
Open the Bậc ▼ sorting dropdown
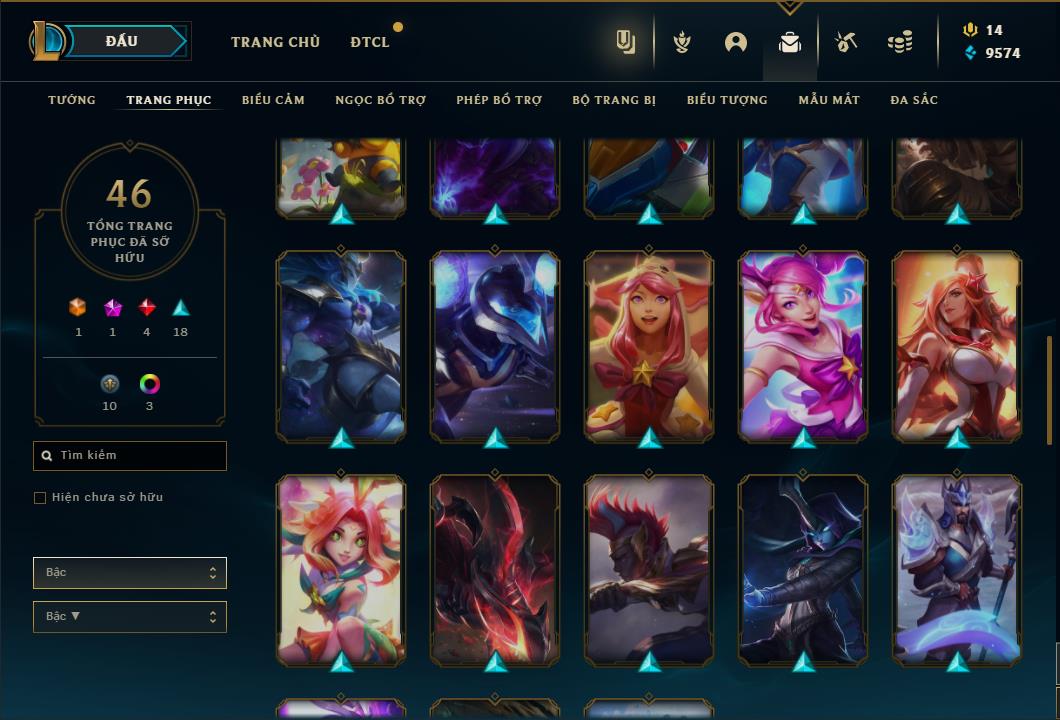pos(130,617)
